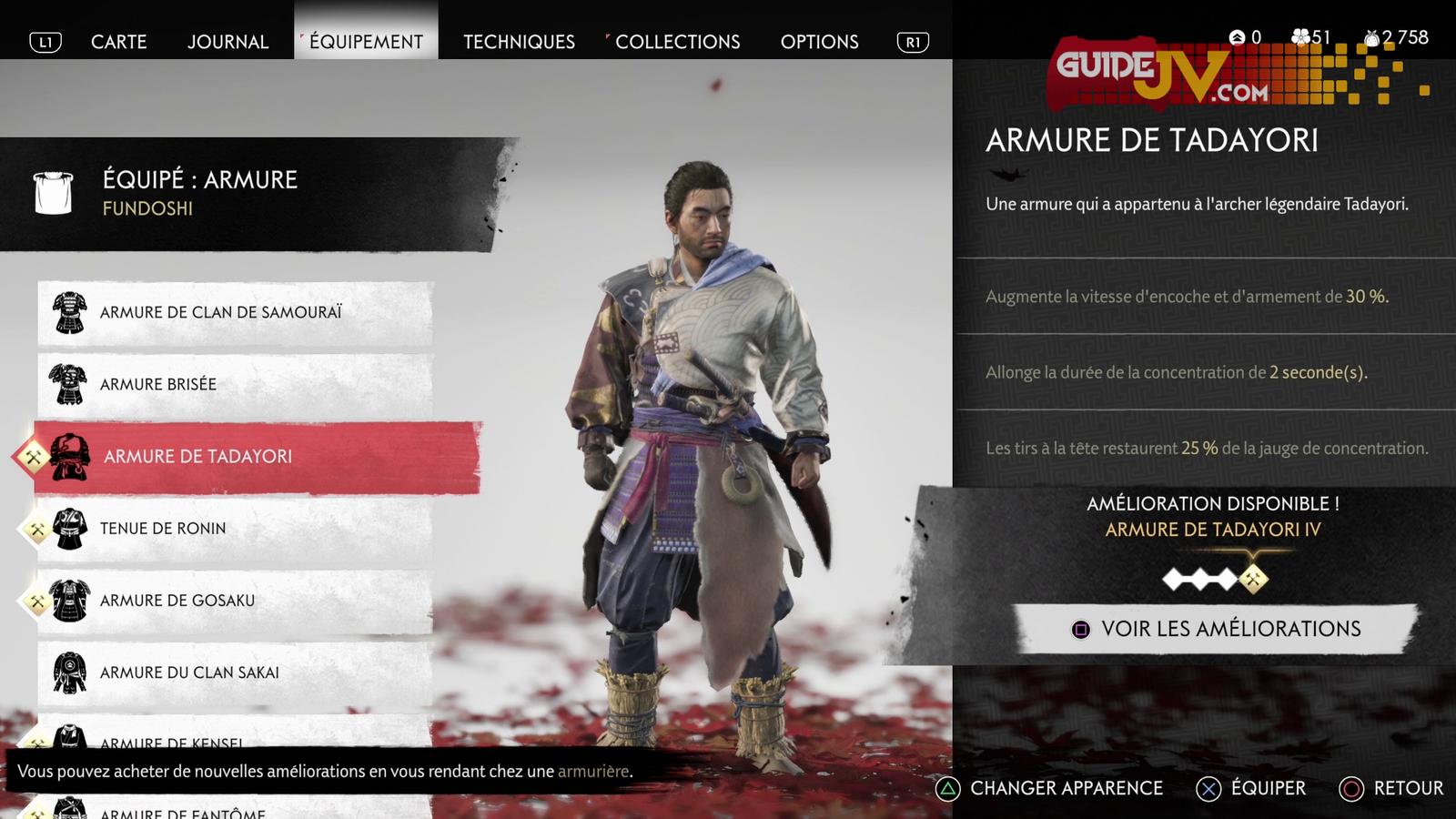1456x819 pixels.
Task: Go back with Retour
Action: click(x=1391, y=788)
